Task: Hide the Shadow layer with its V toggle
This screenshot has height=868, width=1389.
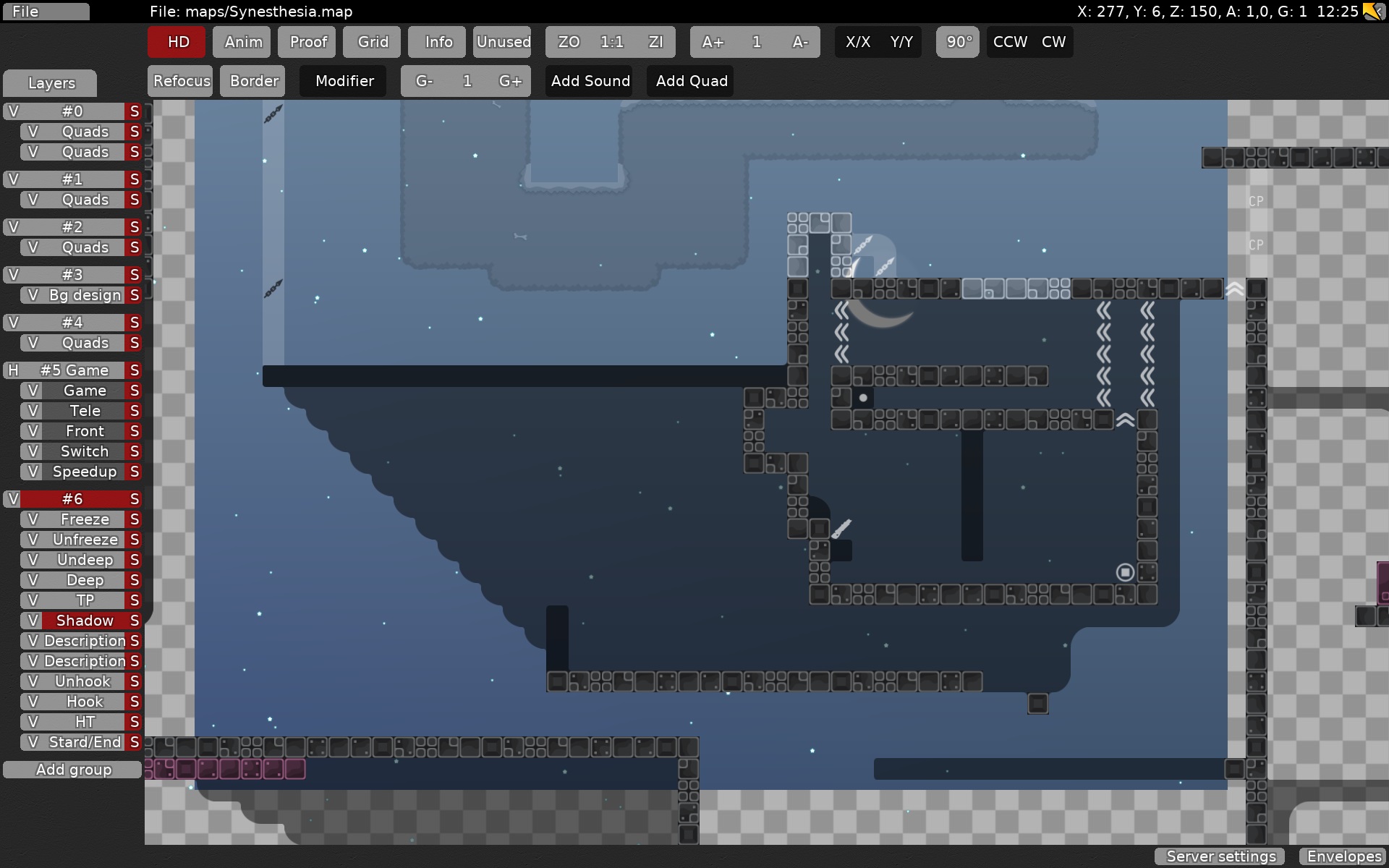Action: [x=33, y=621]
